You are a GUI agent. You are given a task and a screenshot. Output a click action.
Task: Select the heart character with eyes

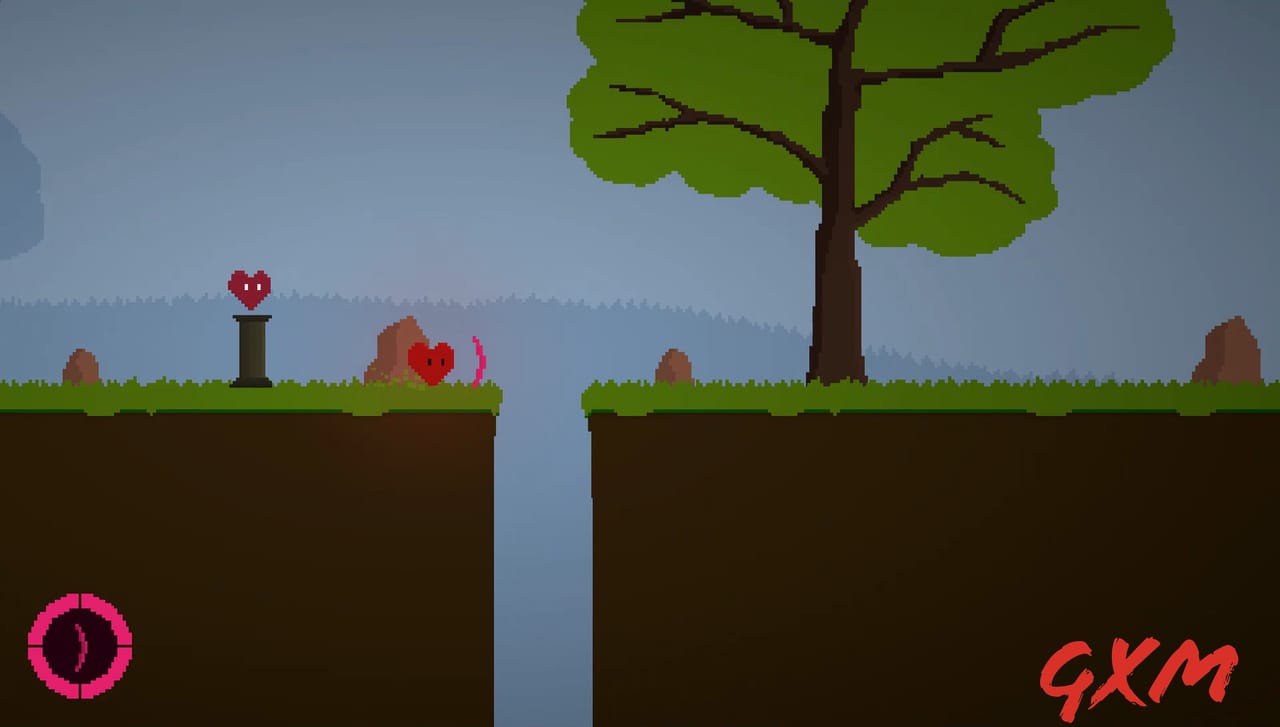pyautogui.click(x=432, y=360)
